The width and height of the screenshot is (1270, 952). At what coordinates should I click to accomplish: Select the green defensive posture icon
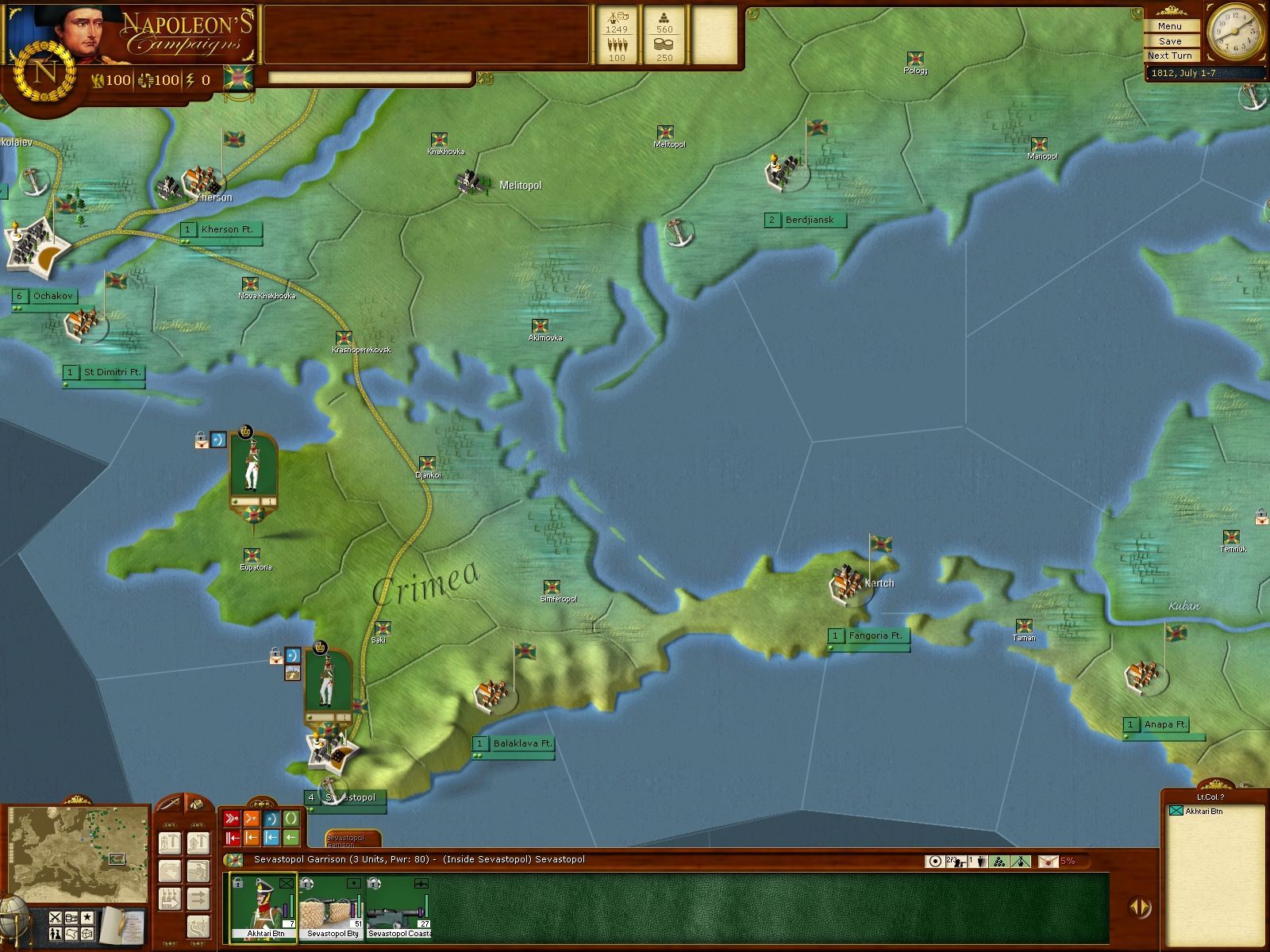[291, 818]
